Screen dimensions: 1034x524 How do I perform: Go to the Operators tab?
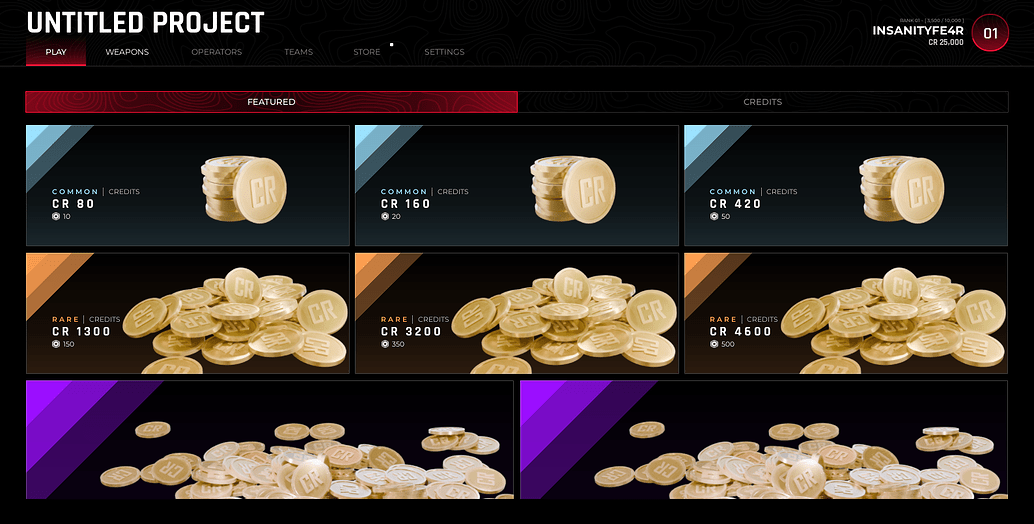216,52
